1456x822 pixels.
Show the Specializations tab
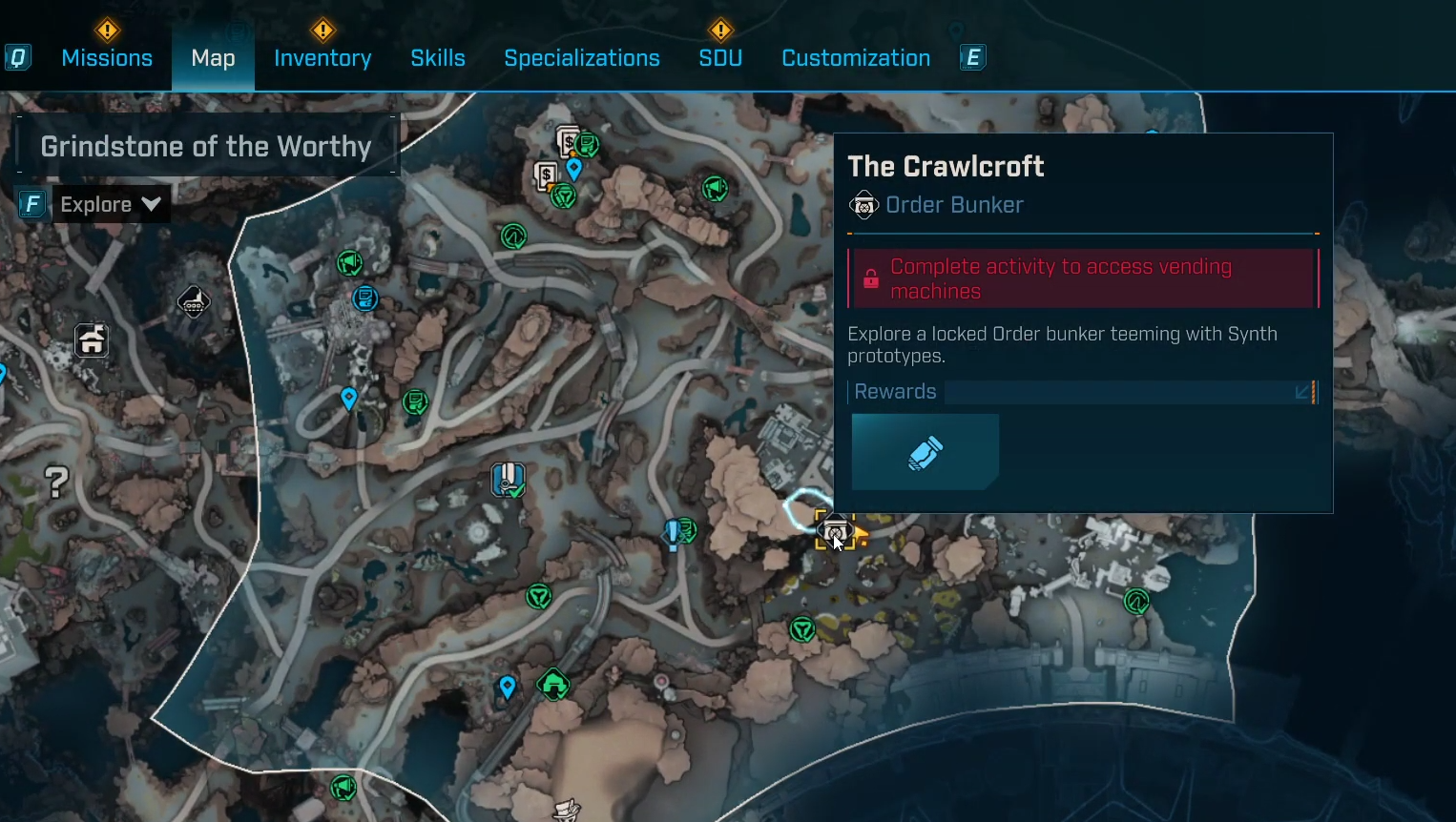582,58
